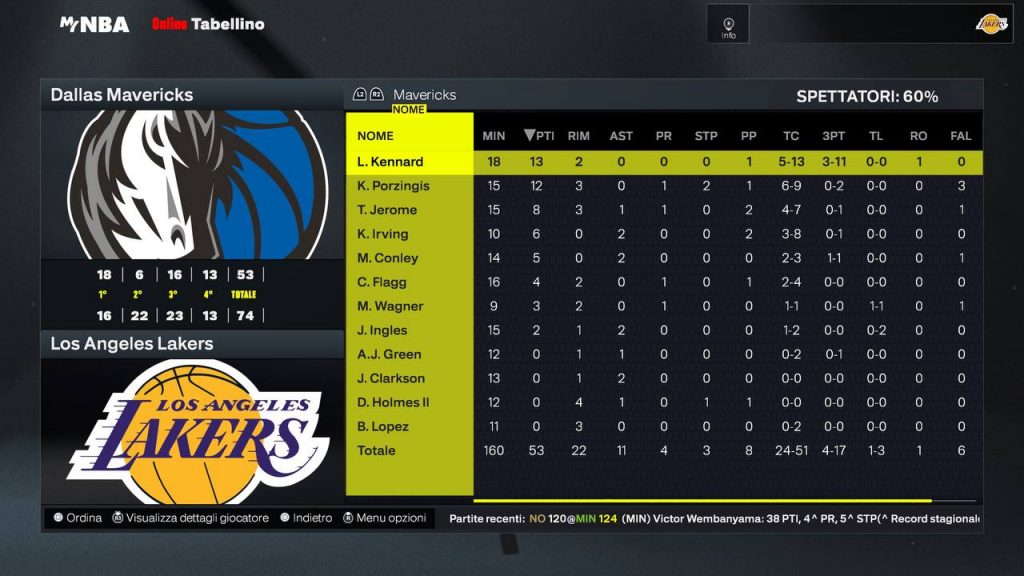Screen dimensions: 1024x576
Task: Choose the B. Lopez player row
Action: 383,426
